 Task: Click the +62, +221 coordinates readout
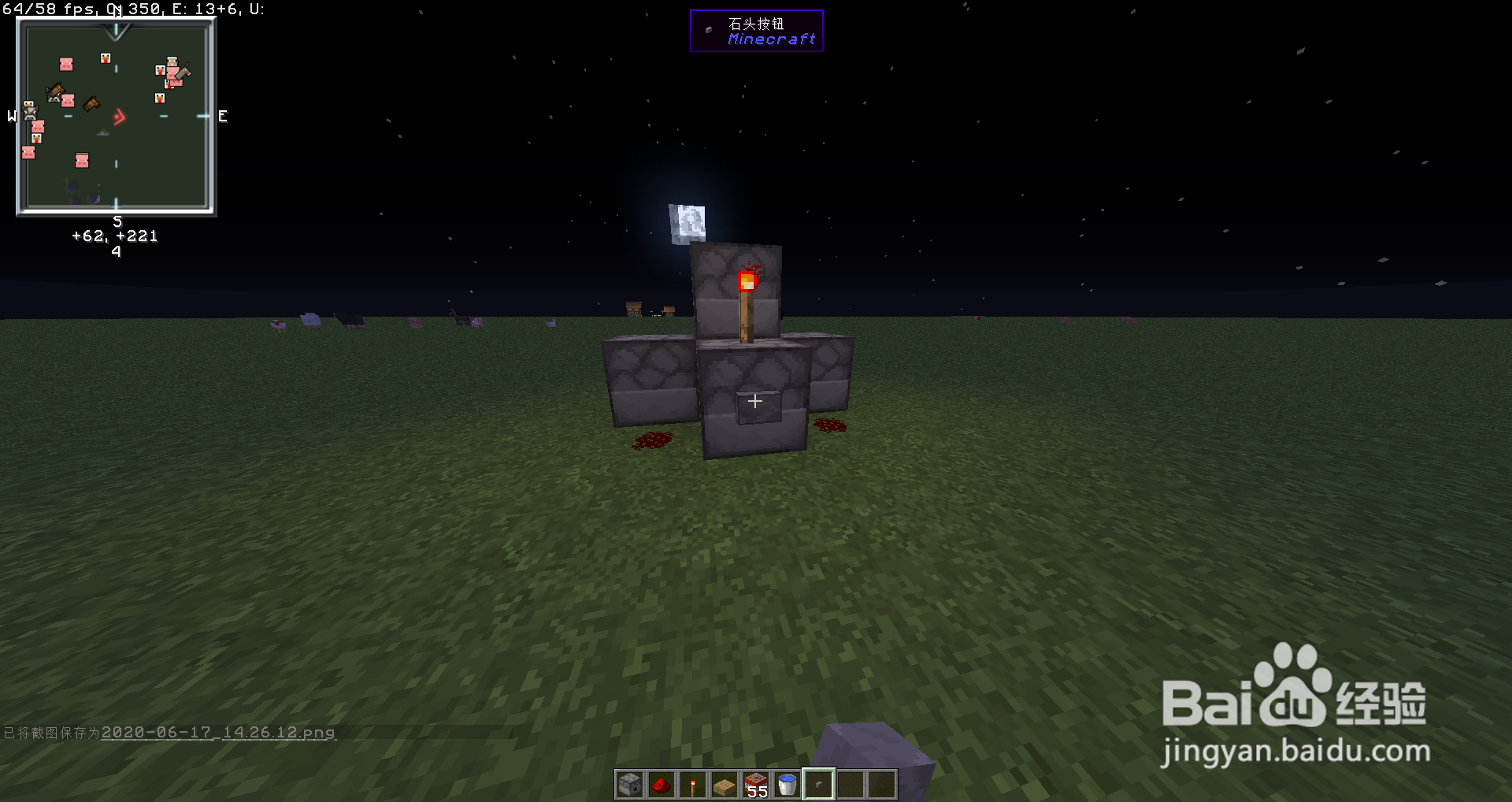coord(115,236)
